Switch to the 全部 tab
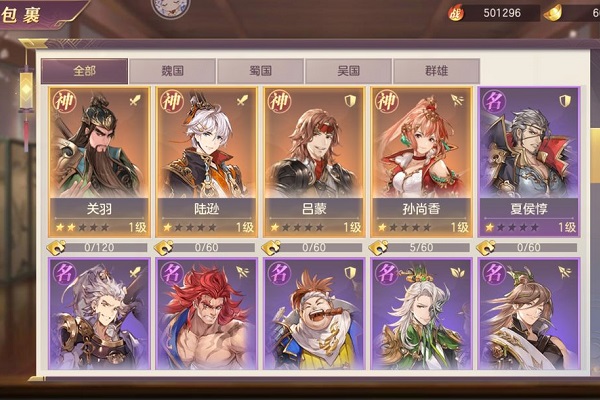Screen dimensions: 600x400 pos(84,71)
